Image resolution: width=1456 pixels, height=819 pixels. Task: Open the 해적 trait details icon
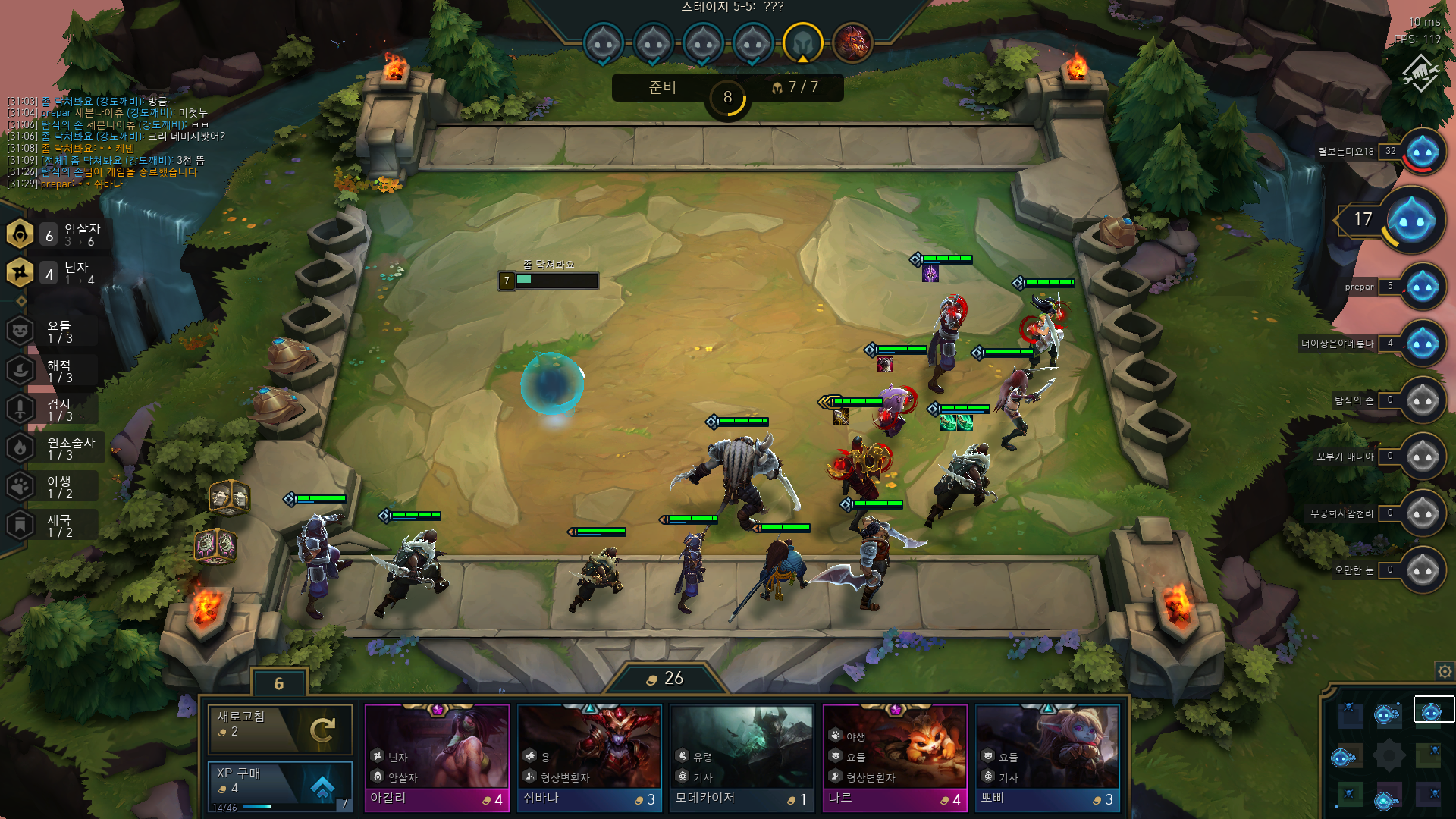click(18, 369)
